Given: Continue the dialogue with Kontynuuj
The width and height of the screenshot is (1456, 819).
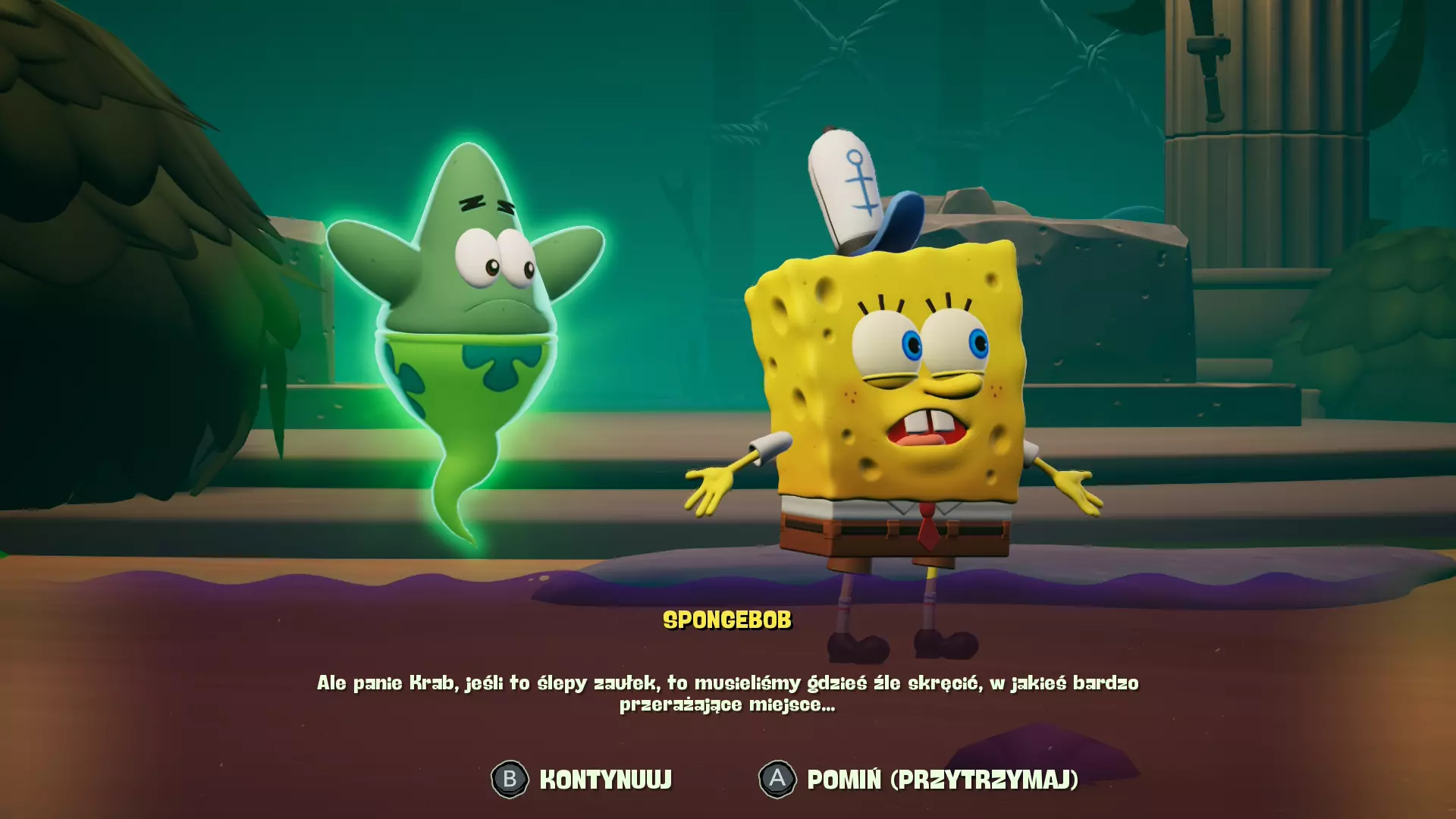Looking at the screenshot, I should tap(582, 779).
